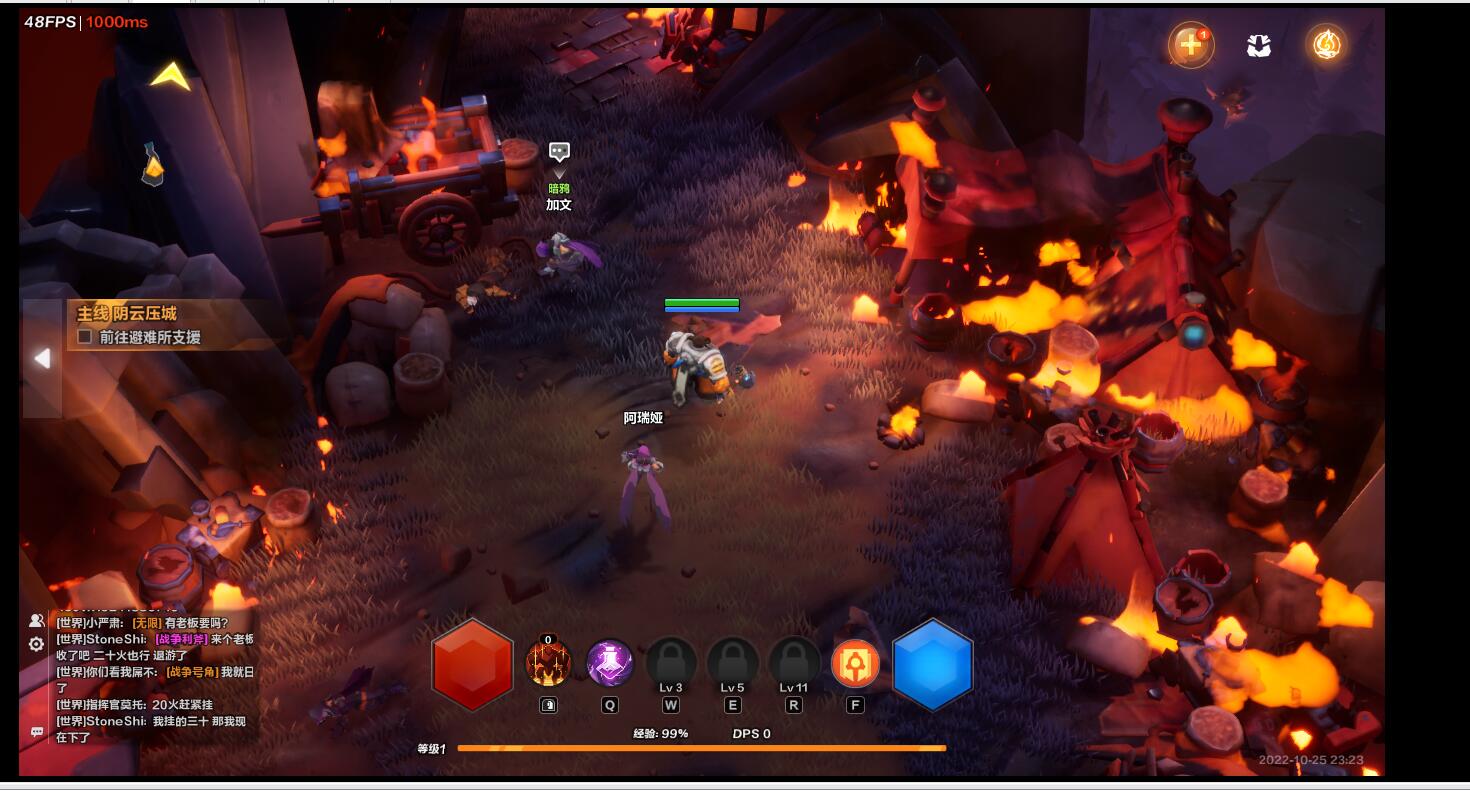The height and width of the screenshot is (794, 1470).
Task: Activate the fiery golem skill icon
Action: [548, 663]
